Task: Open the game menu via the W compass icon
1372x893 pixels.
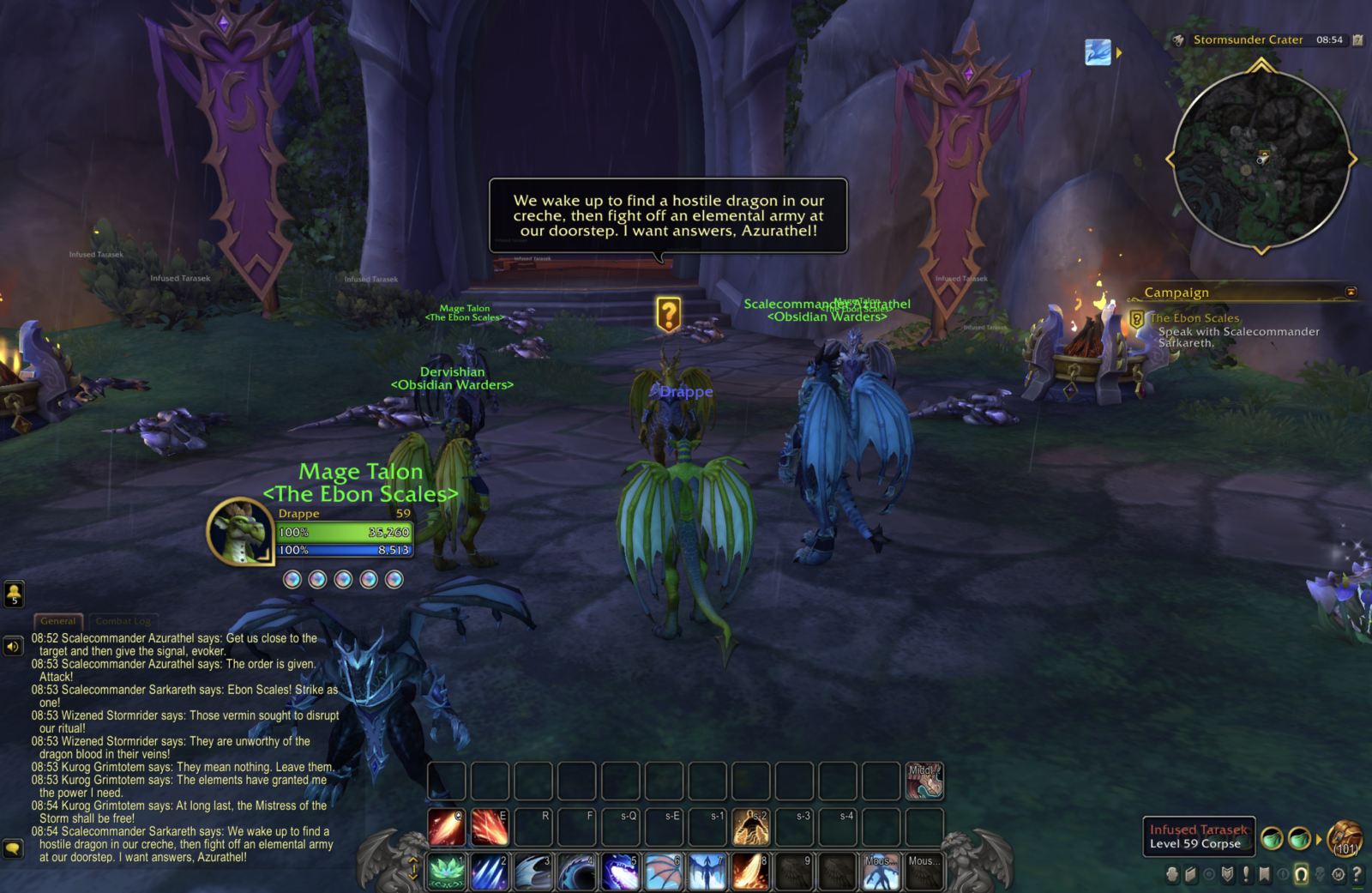Action: (x=1339, y=873)
